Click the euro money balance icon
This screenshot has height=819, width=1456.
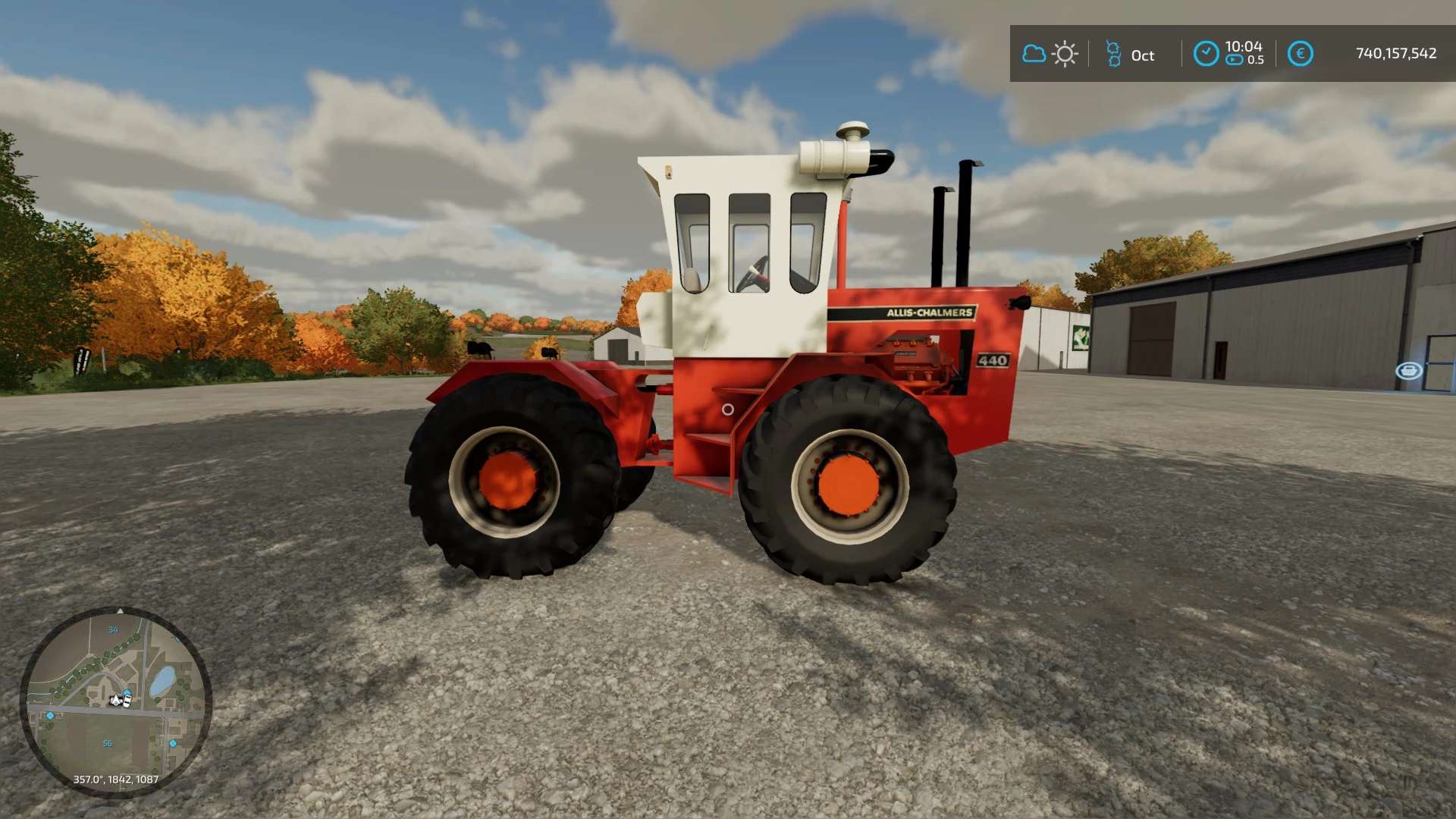(x=1300, y=54)
